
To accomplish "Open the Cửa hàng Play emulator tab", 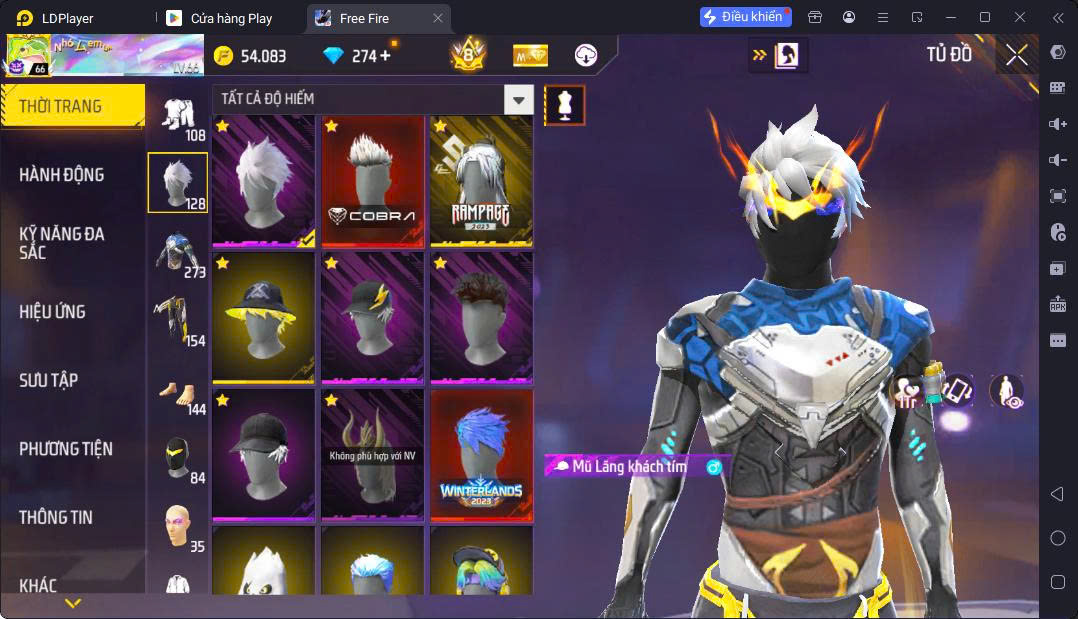I will 230,18.
